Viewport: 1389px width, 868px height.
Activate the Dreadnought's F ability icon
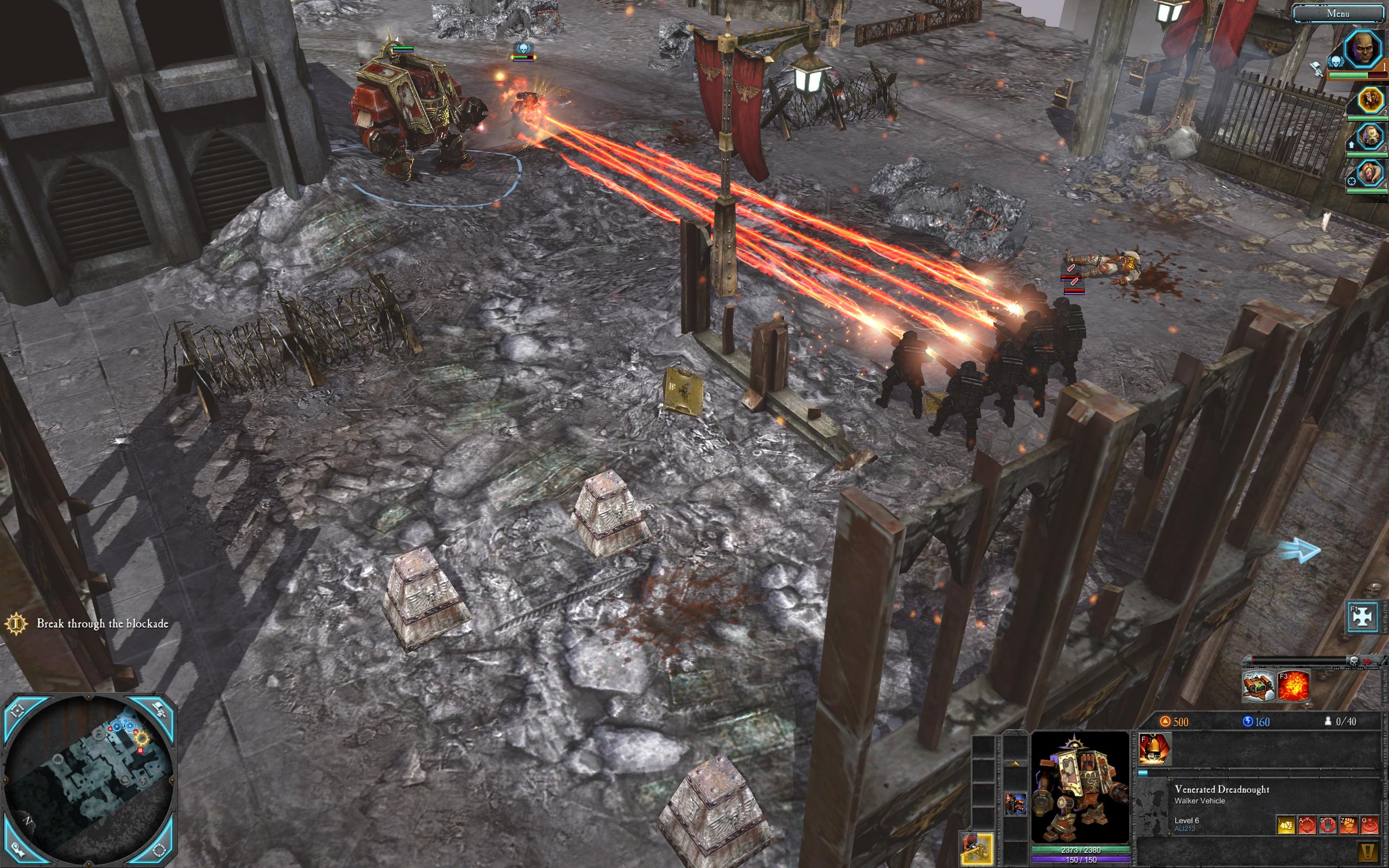(1155, 749)
